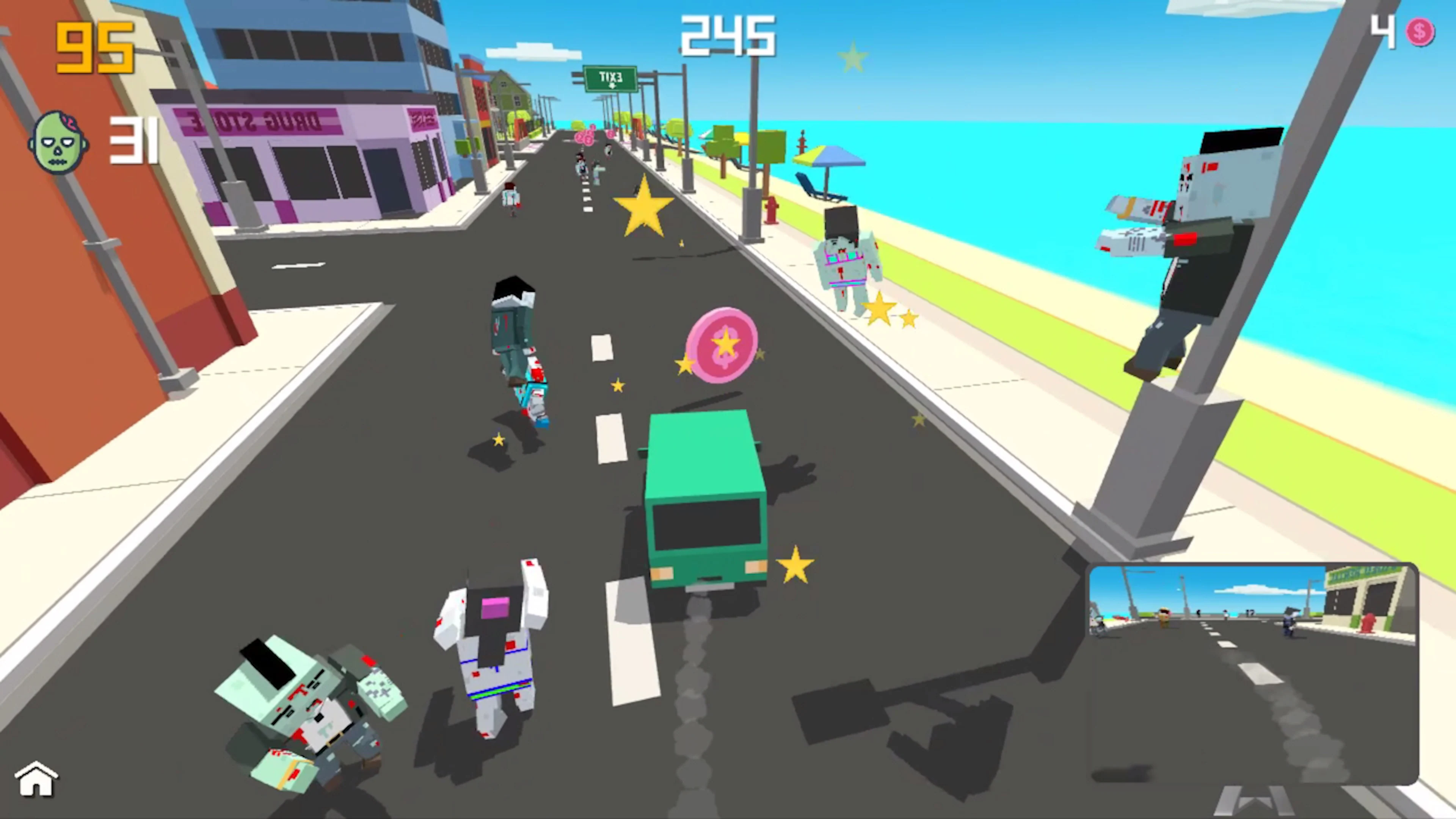Select the green zombie head HUD icon

[x=59, y=141]
